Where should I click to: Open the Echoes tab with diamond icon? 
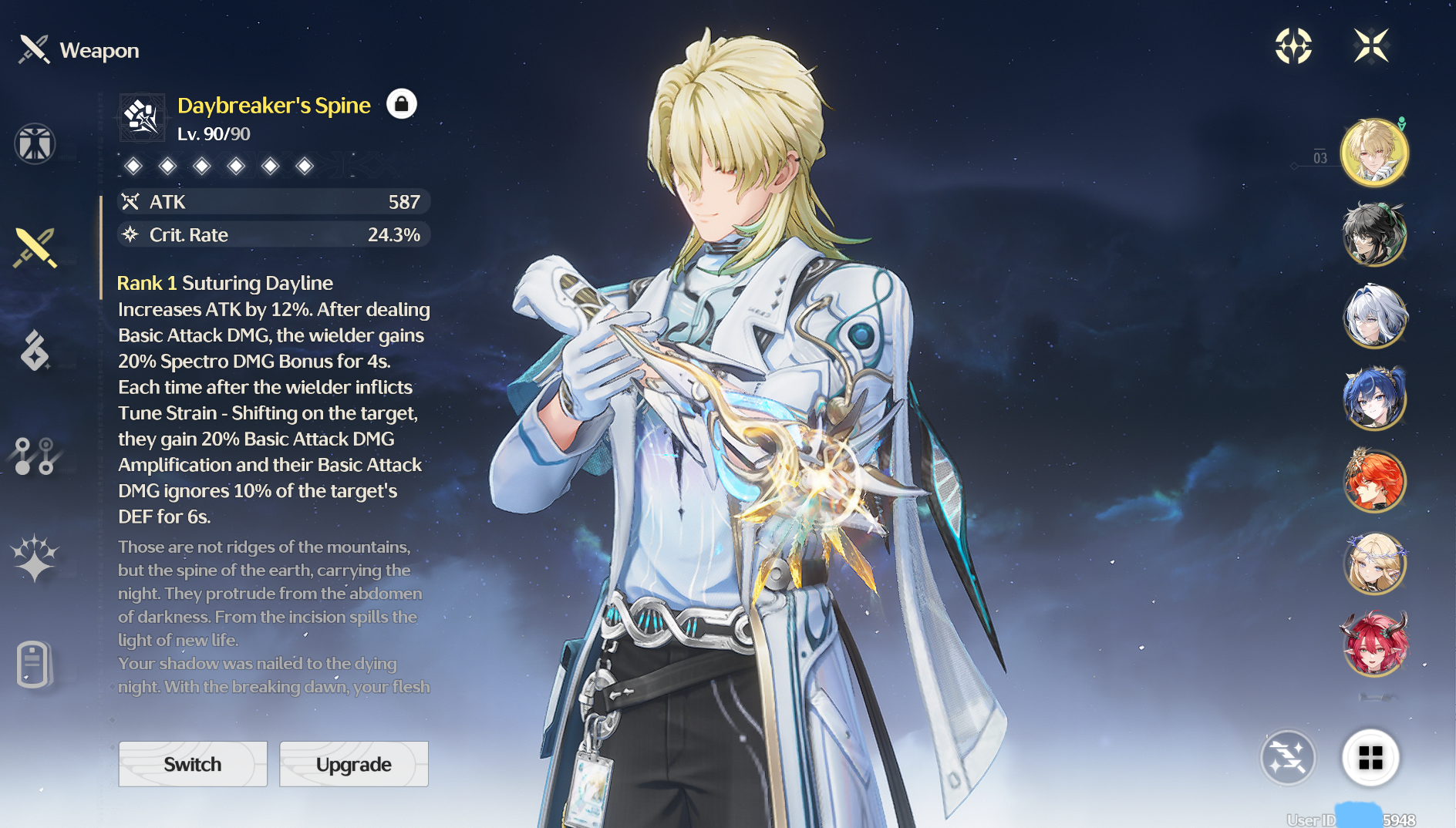tap(35, 351)
